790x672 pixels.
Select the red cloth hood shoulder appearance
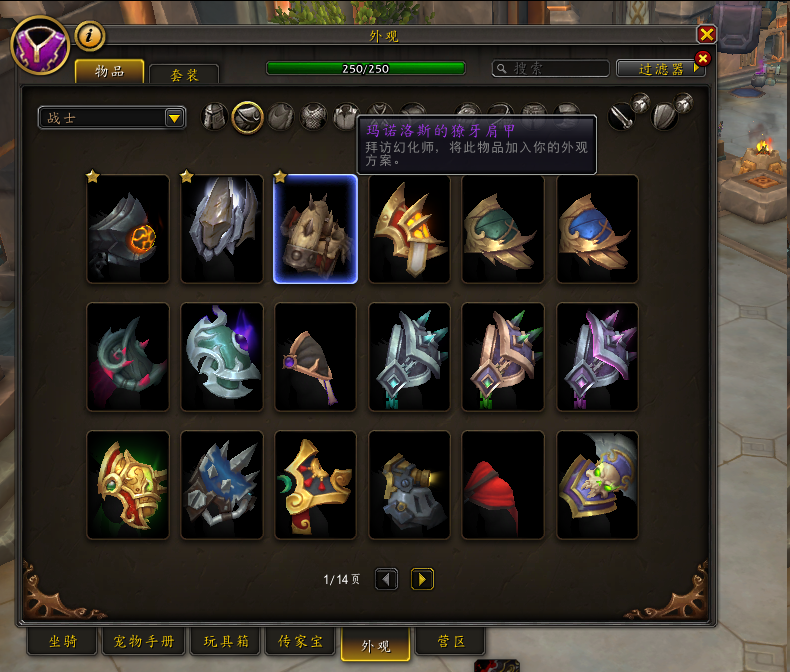[503, 485]
